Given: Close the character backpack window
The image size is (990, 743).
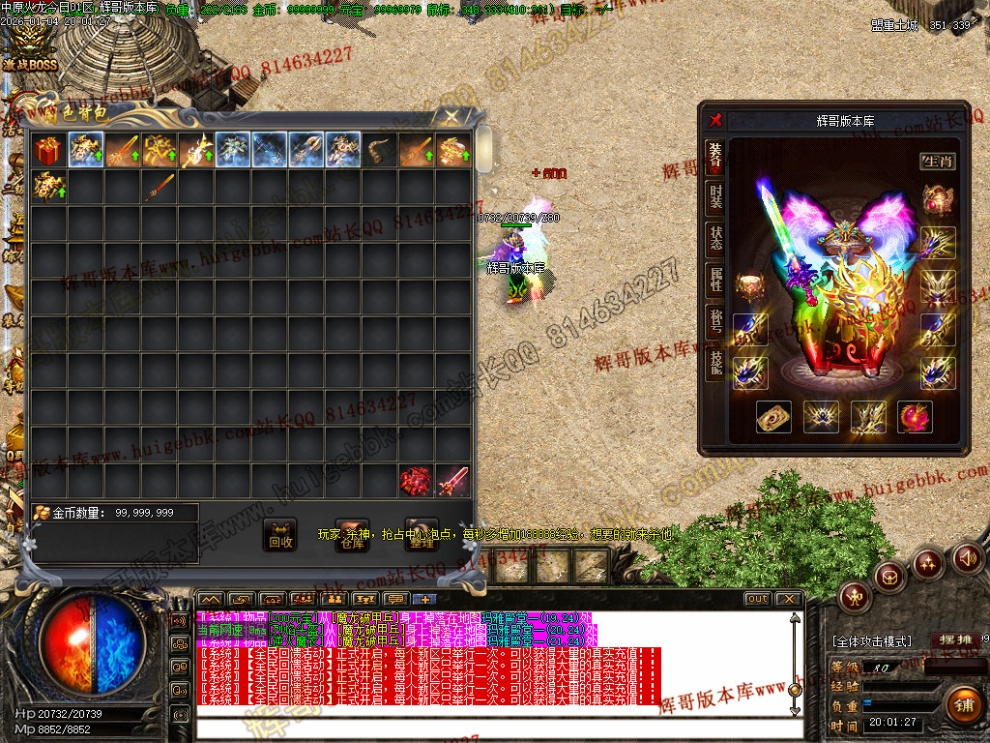Looking at the screenshot, I should pyautogui.click(x=452, y=117).
